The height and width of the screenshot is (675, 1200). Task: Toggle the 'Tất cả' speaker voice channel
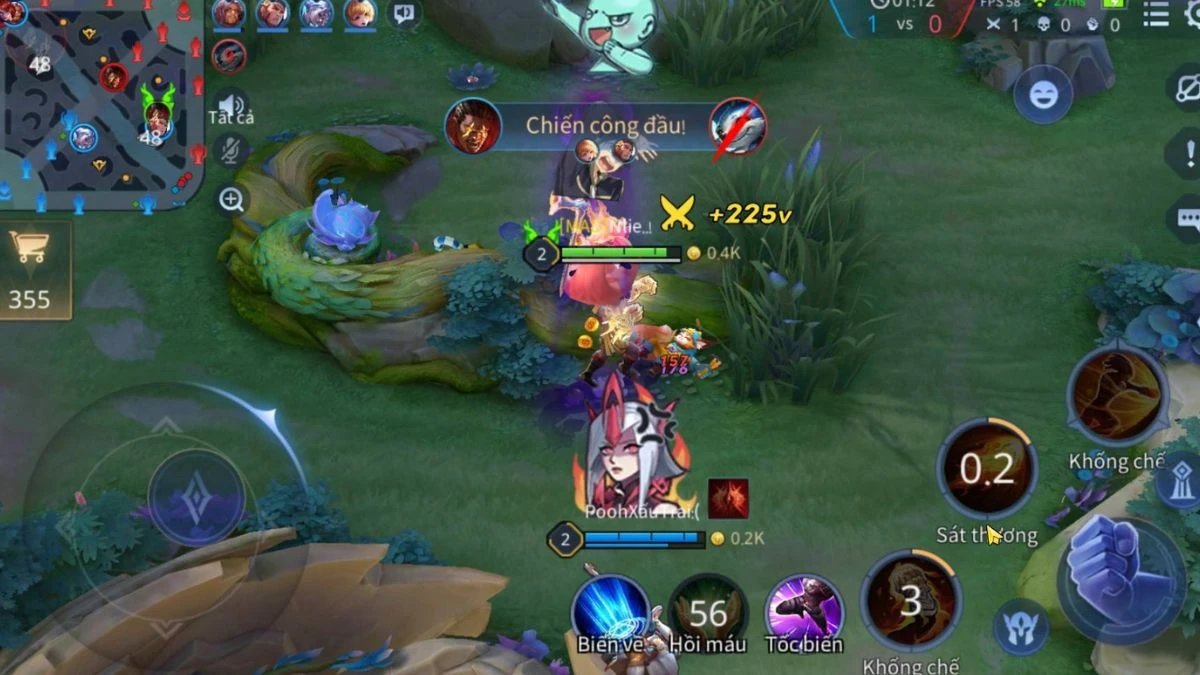click(x=231, y=106)
